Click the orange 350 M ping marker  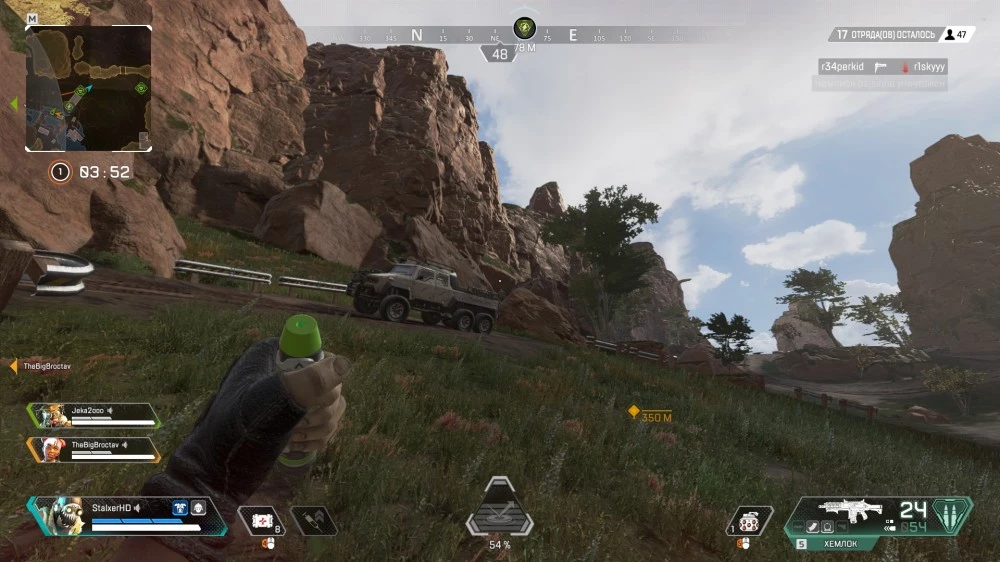633,411
